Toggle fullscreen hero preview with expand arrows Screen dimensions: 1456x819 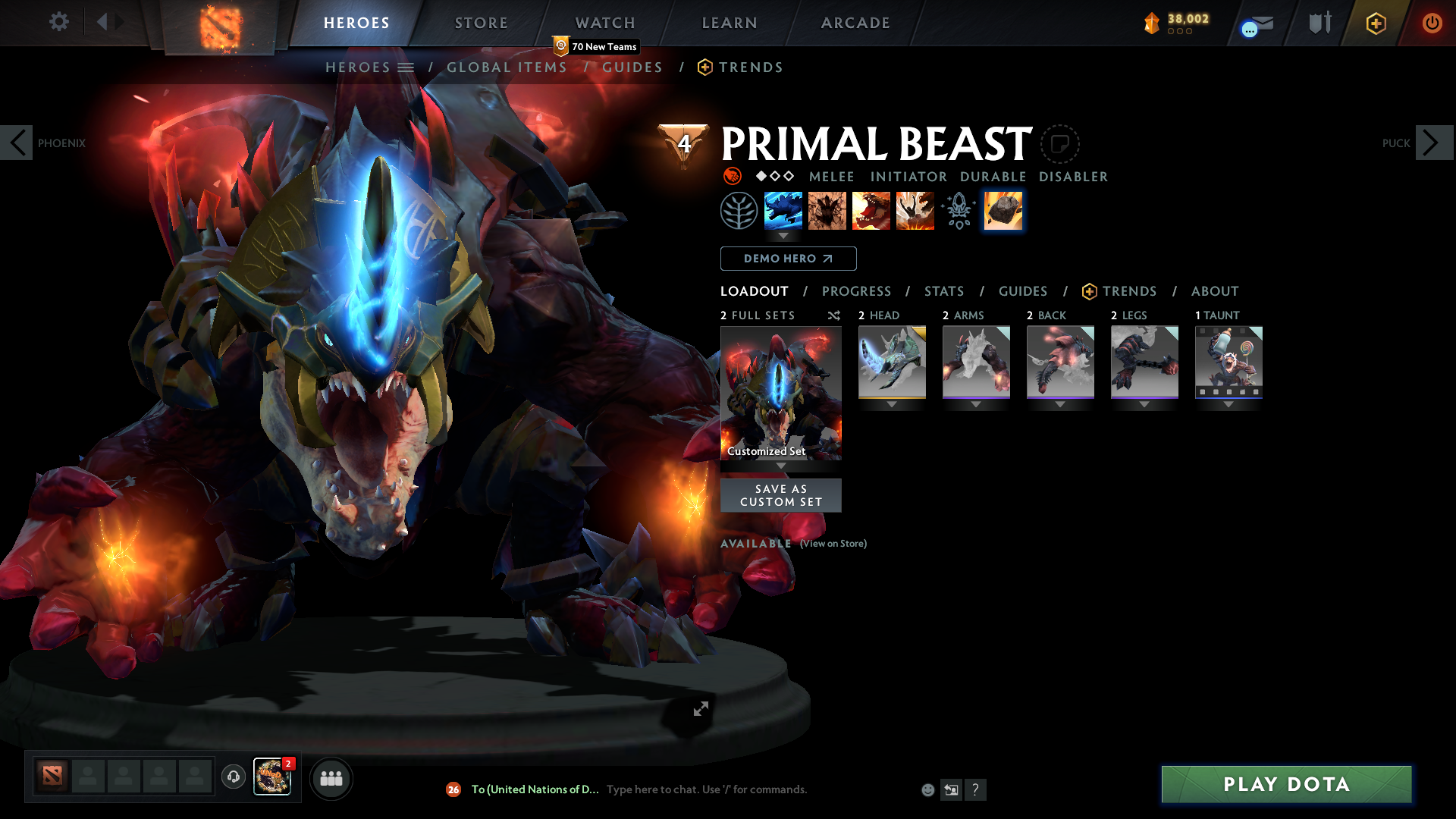coord(700,709)
